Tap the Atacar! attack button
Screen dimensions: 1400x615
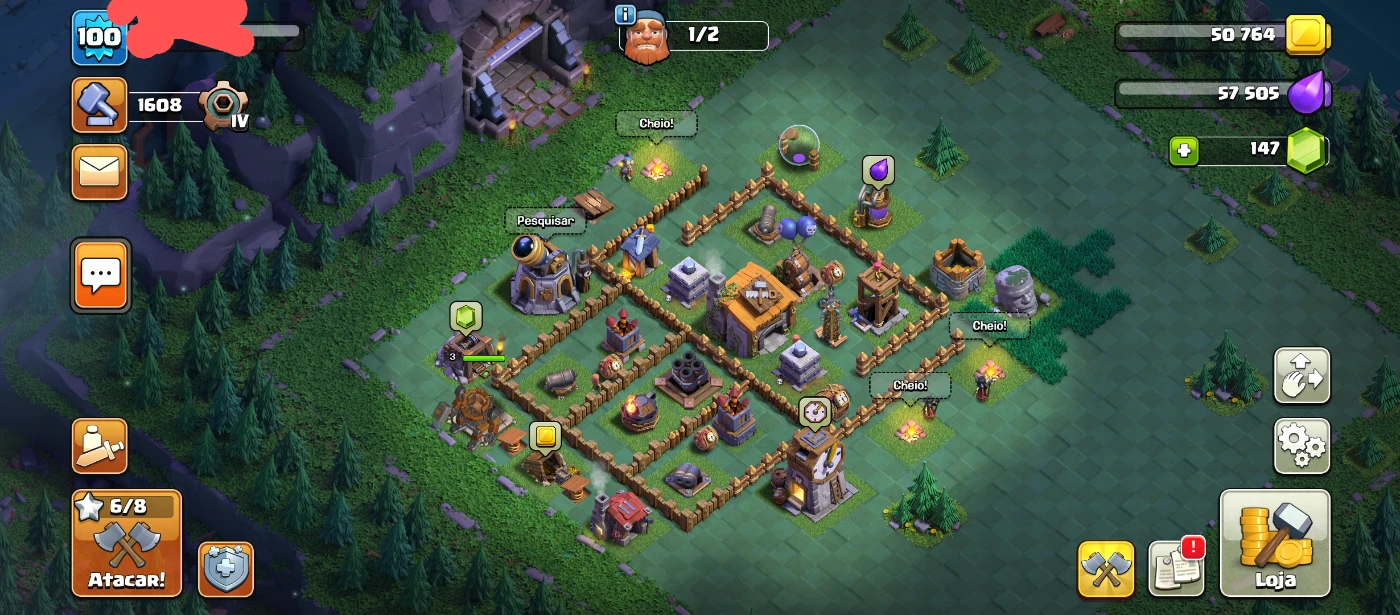click(x=126, y=544)
